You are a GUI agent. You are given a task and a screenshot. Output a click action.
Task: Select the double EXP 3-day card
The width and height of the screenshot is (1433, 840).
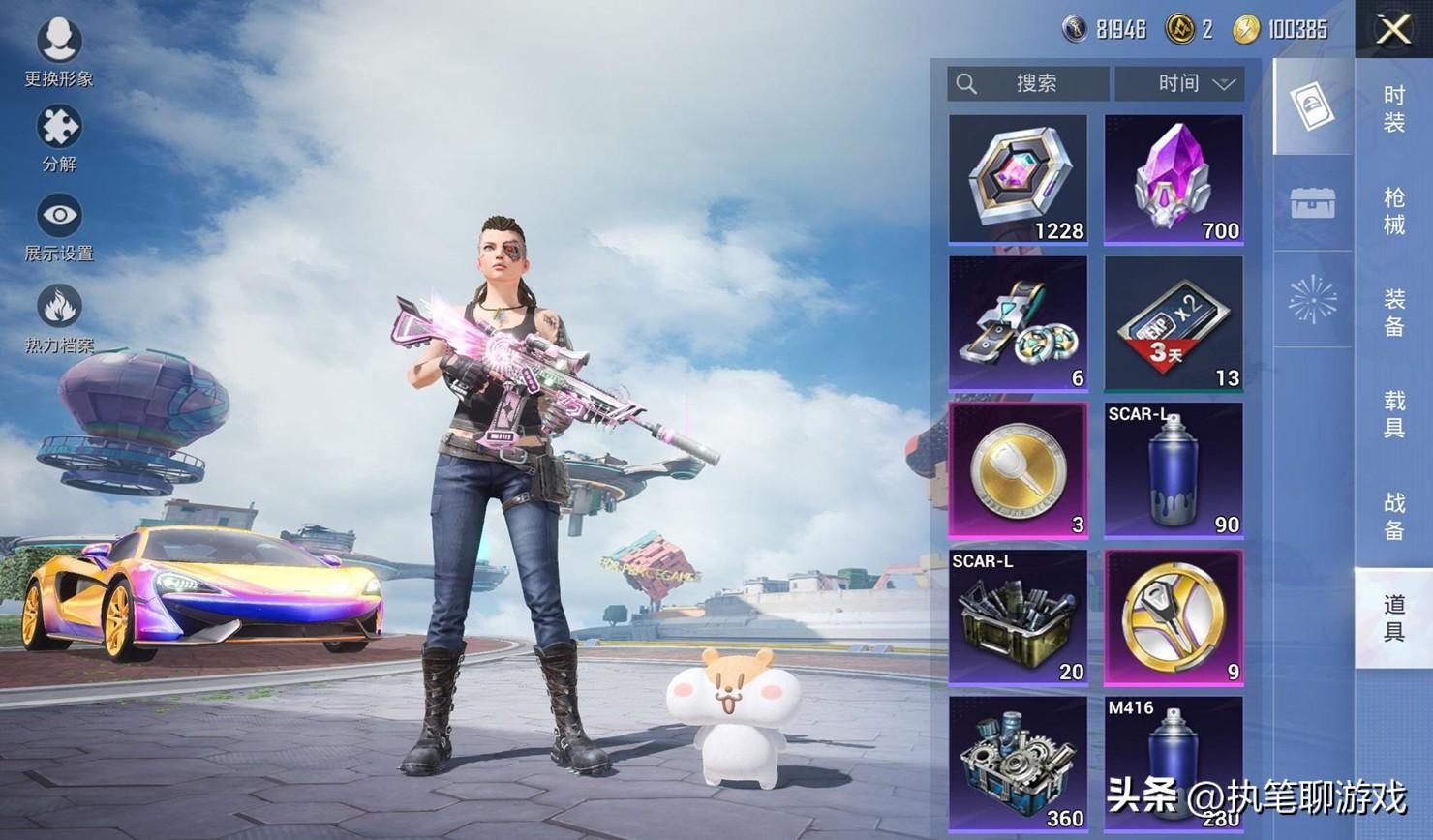[x=1174, y=324]
